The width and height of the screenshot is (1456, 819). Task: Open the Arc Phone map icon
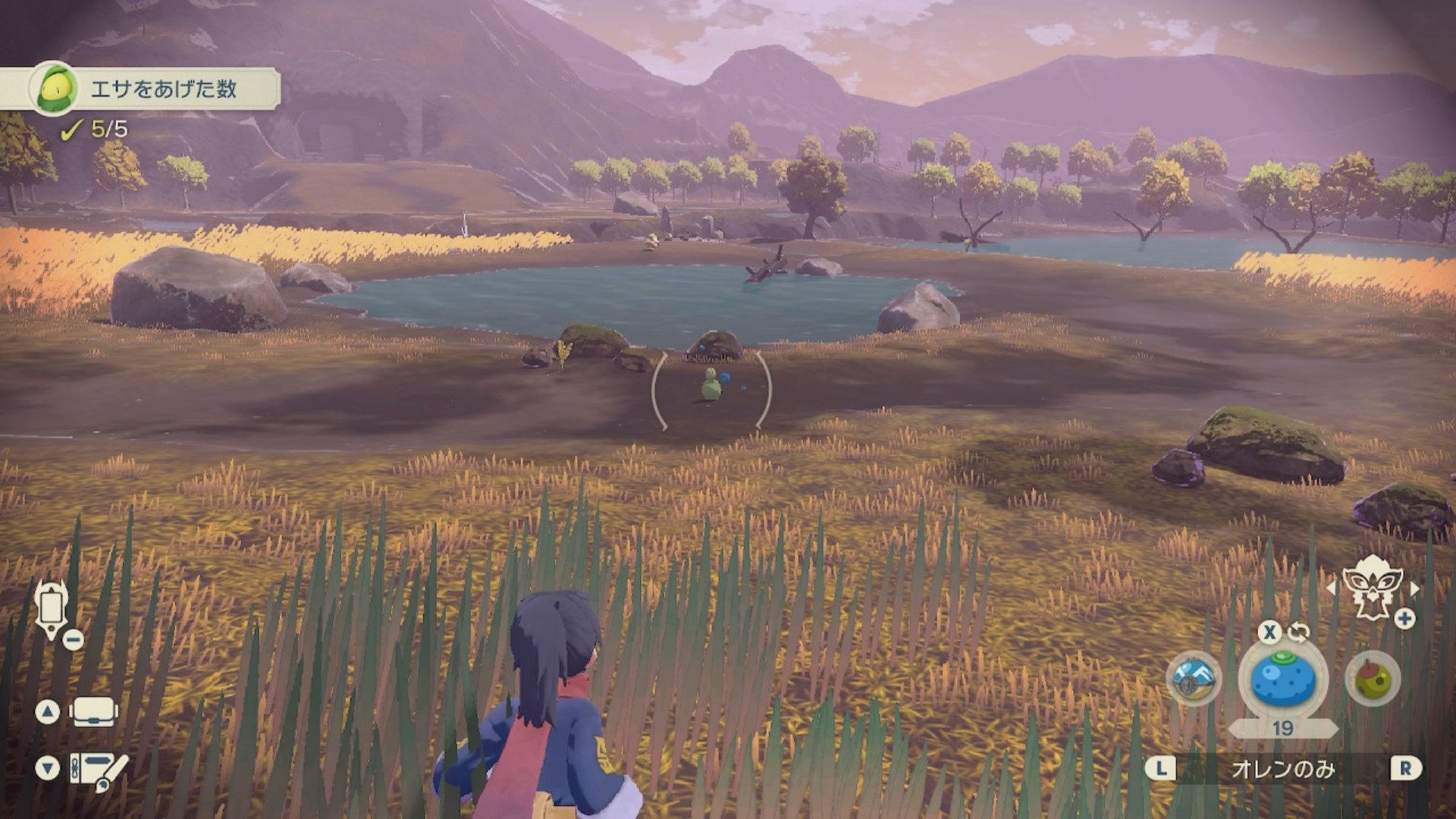click(52, 608)
